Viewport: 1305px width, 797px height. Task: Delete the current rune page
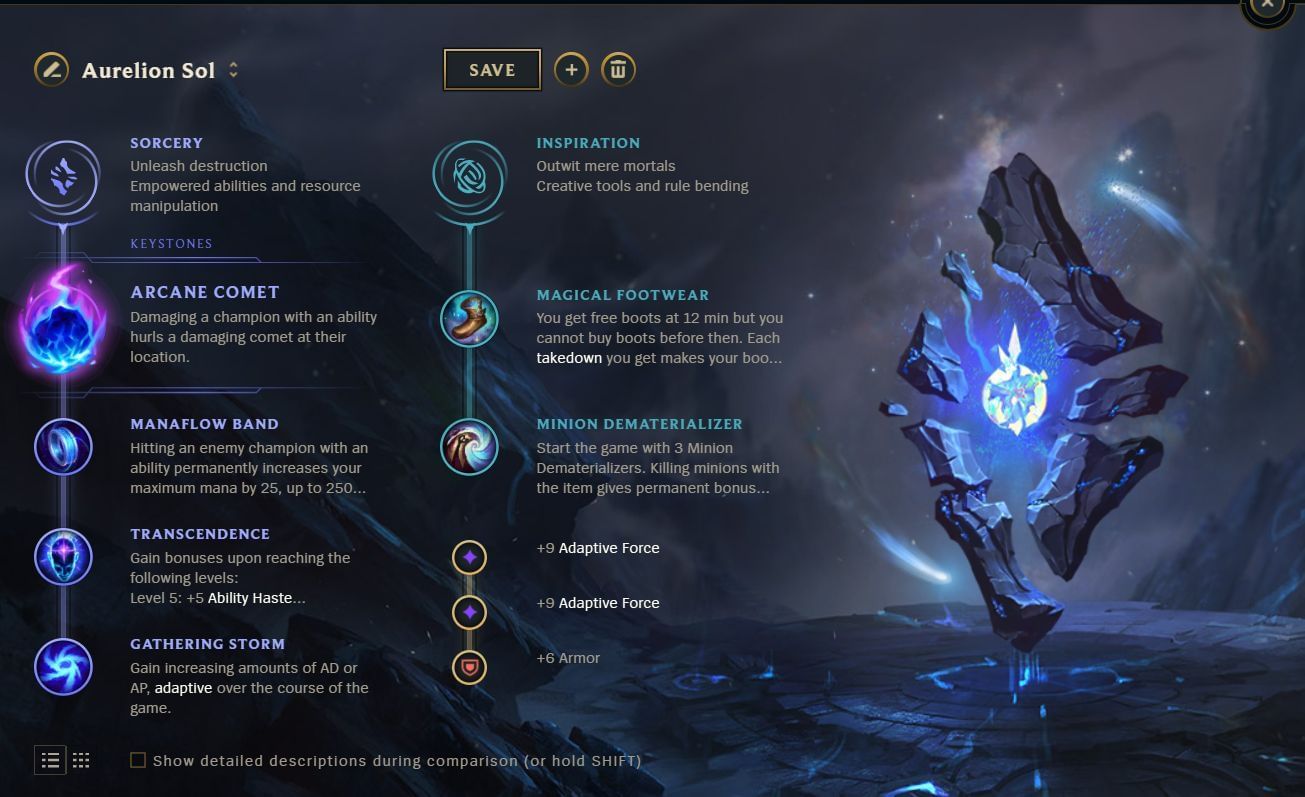618,70
